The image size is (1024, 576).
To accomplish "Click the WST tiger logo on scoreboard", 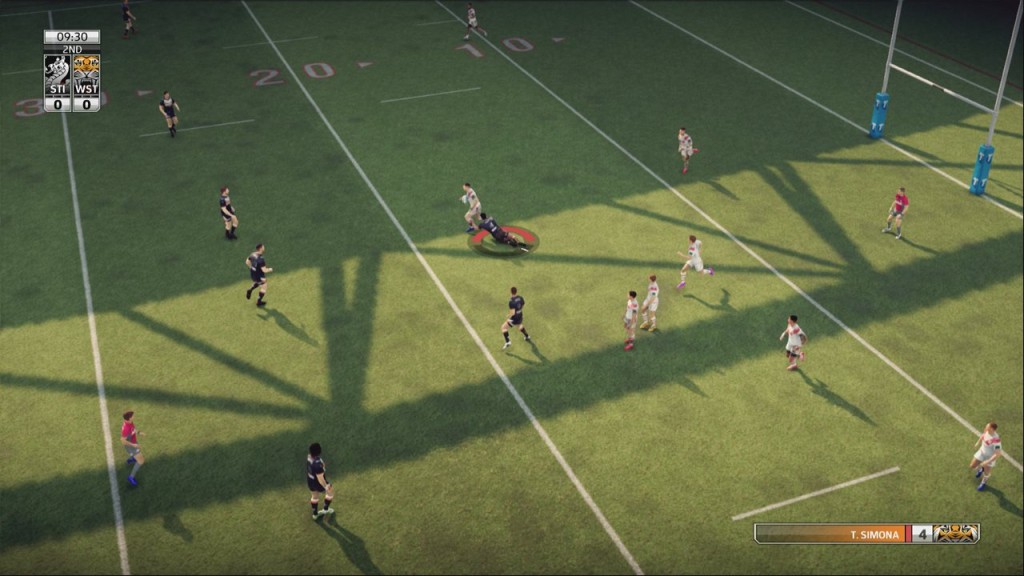I will pyautogui.click(x=86, y=69).
